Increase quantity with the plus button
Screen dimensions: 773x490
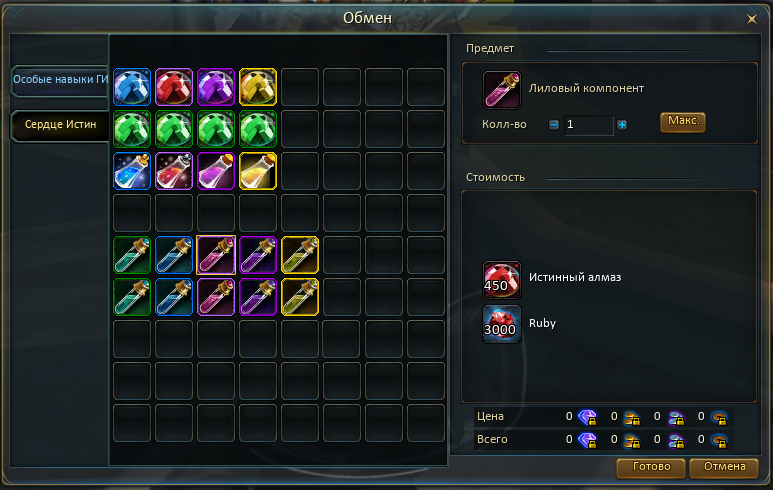click(622, 125)
